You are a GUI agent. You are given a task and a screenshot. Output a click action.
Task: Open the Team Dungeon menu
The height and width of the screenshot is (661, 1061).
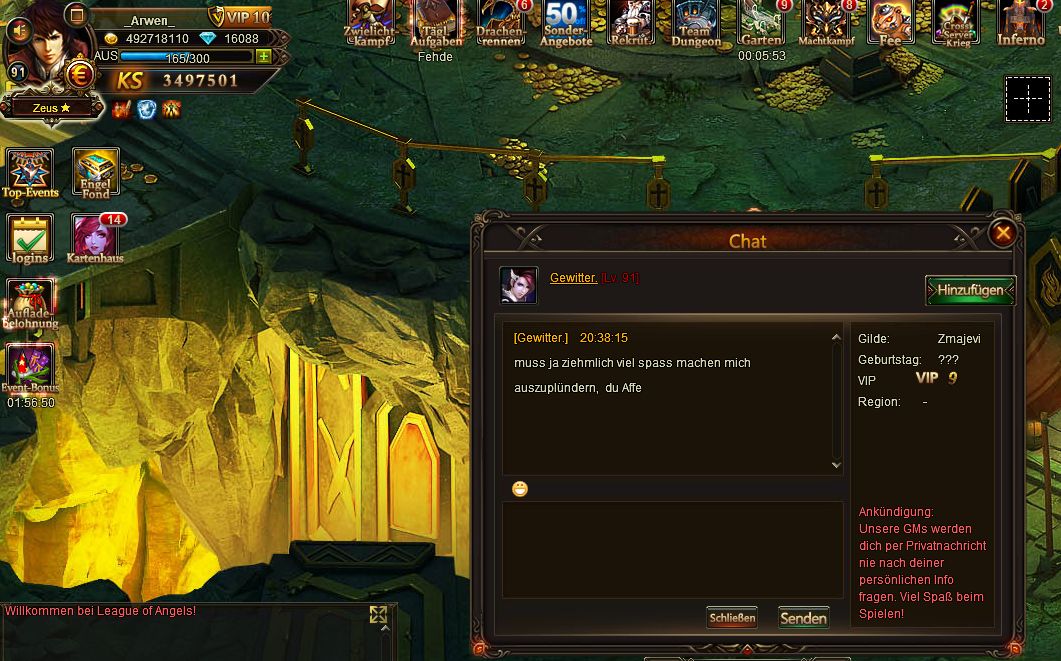click(x=696, y=22)
